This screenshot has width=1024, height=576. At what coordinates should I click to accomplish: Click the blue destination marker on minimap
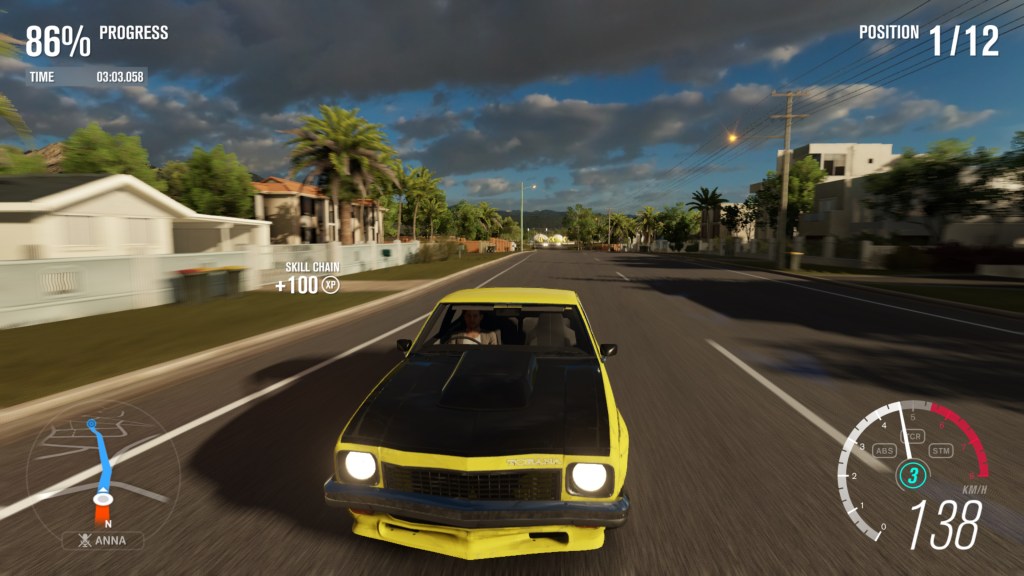(92, 424)
